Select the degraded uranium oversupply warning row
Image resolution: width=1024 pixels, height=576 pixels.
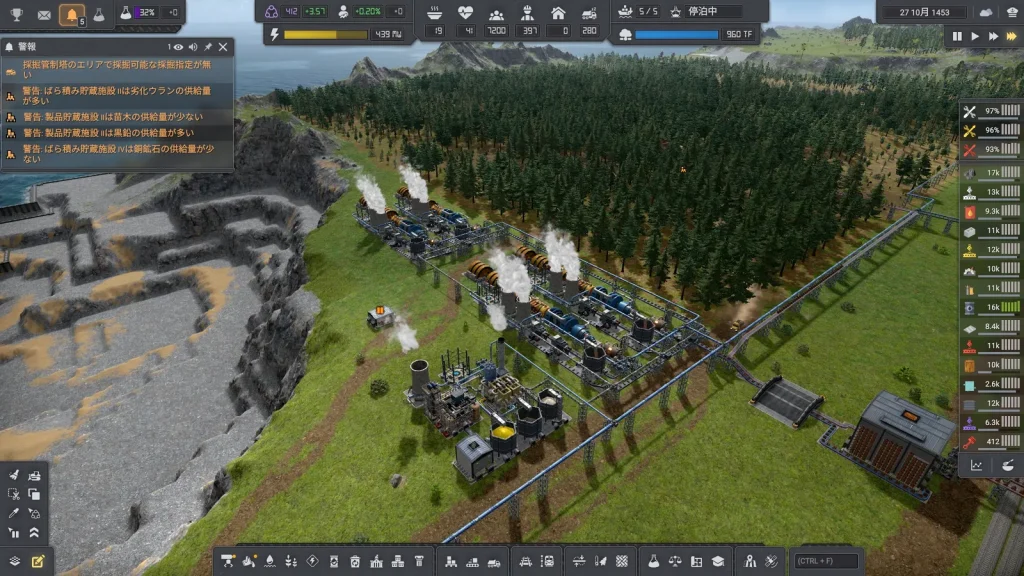(118, 95)
